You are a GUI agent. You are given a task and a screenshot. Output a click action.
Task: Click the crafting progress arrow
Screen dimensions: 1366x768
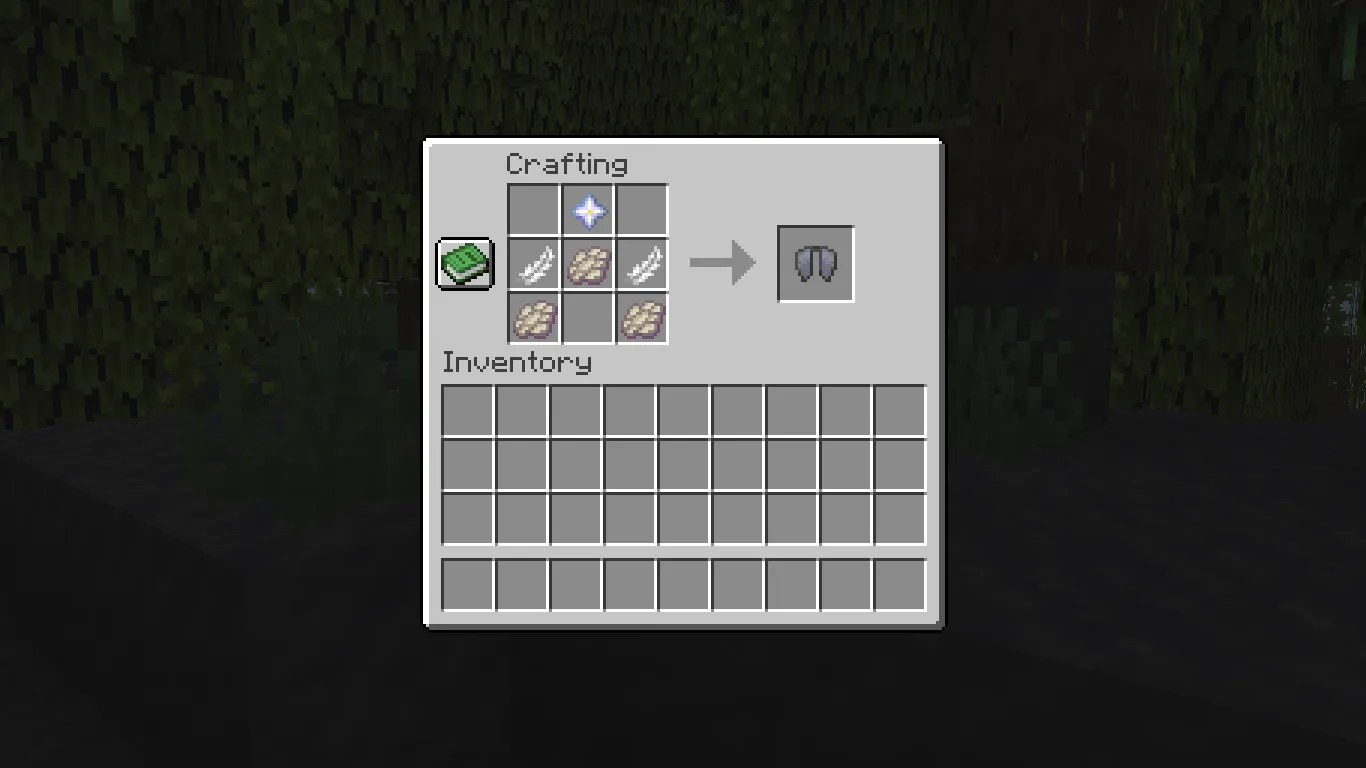(720, 263)
